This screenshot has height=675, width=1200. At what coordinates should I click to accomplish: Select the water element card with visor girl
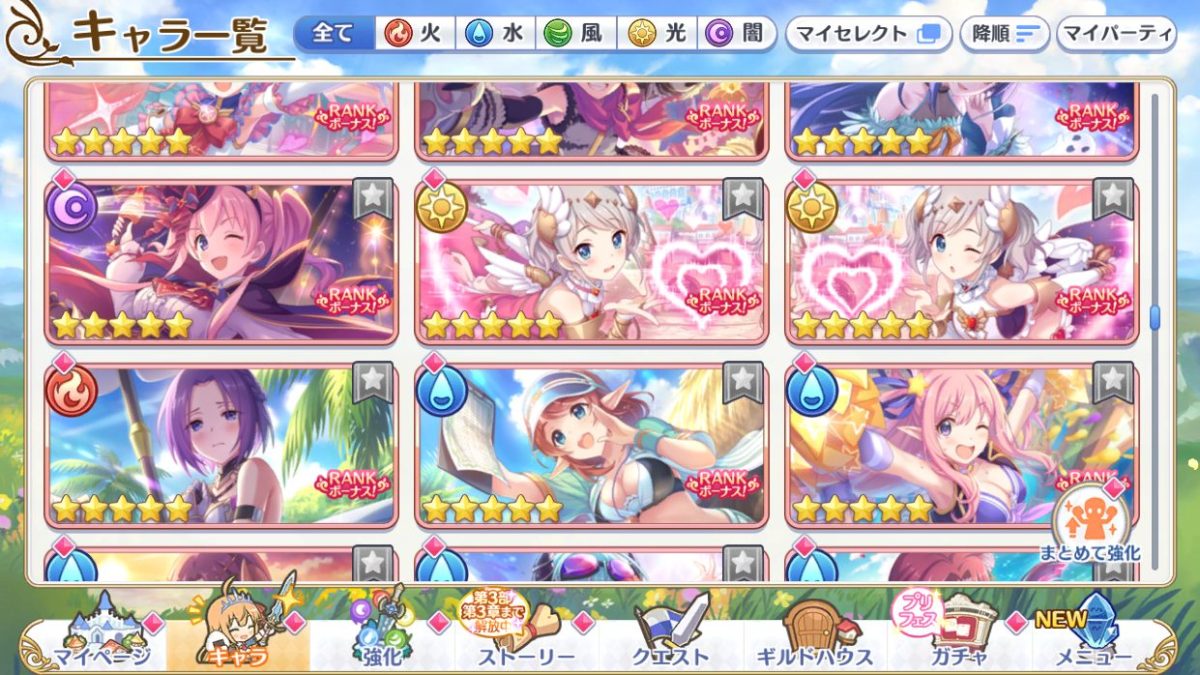[590, 445]
